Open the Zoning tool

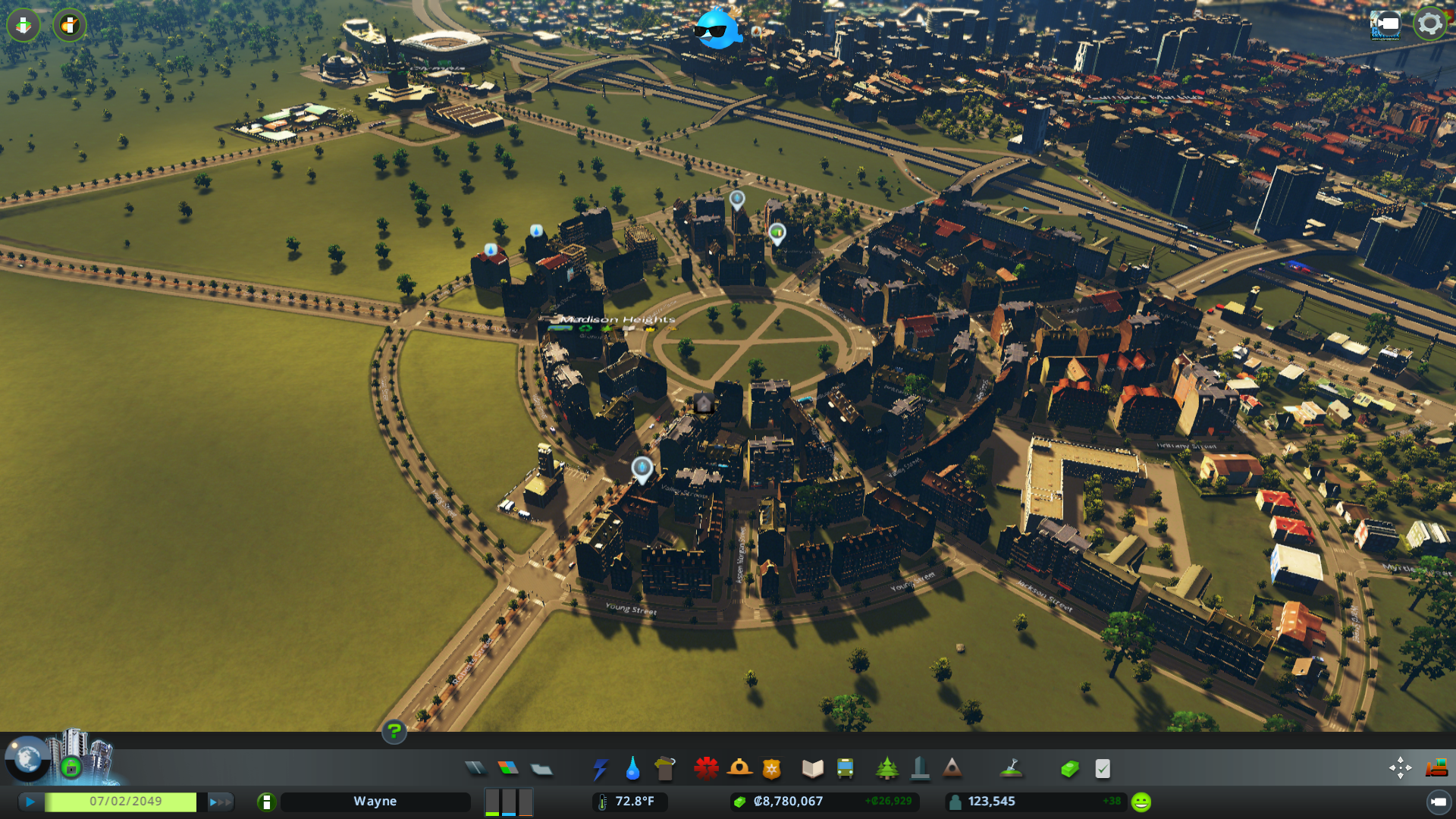tap(508, 769)
